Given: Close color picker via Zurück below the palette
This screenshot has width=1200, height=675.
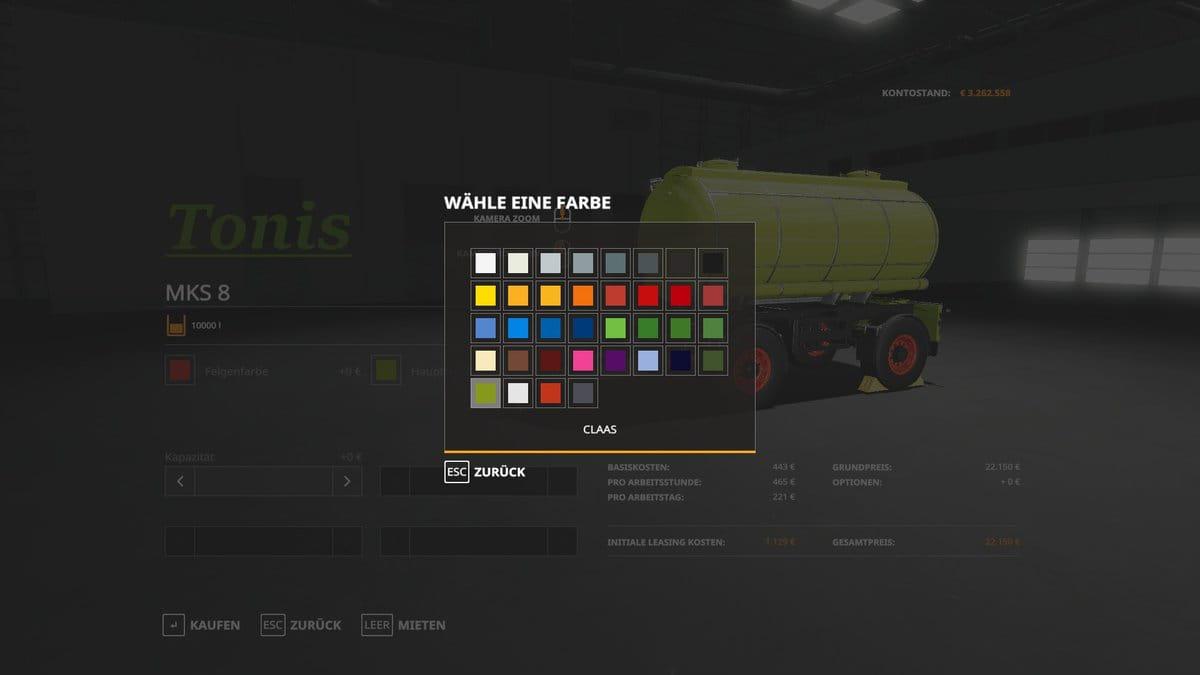Looking at the screenshot, I should coord(485,472).
